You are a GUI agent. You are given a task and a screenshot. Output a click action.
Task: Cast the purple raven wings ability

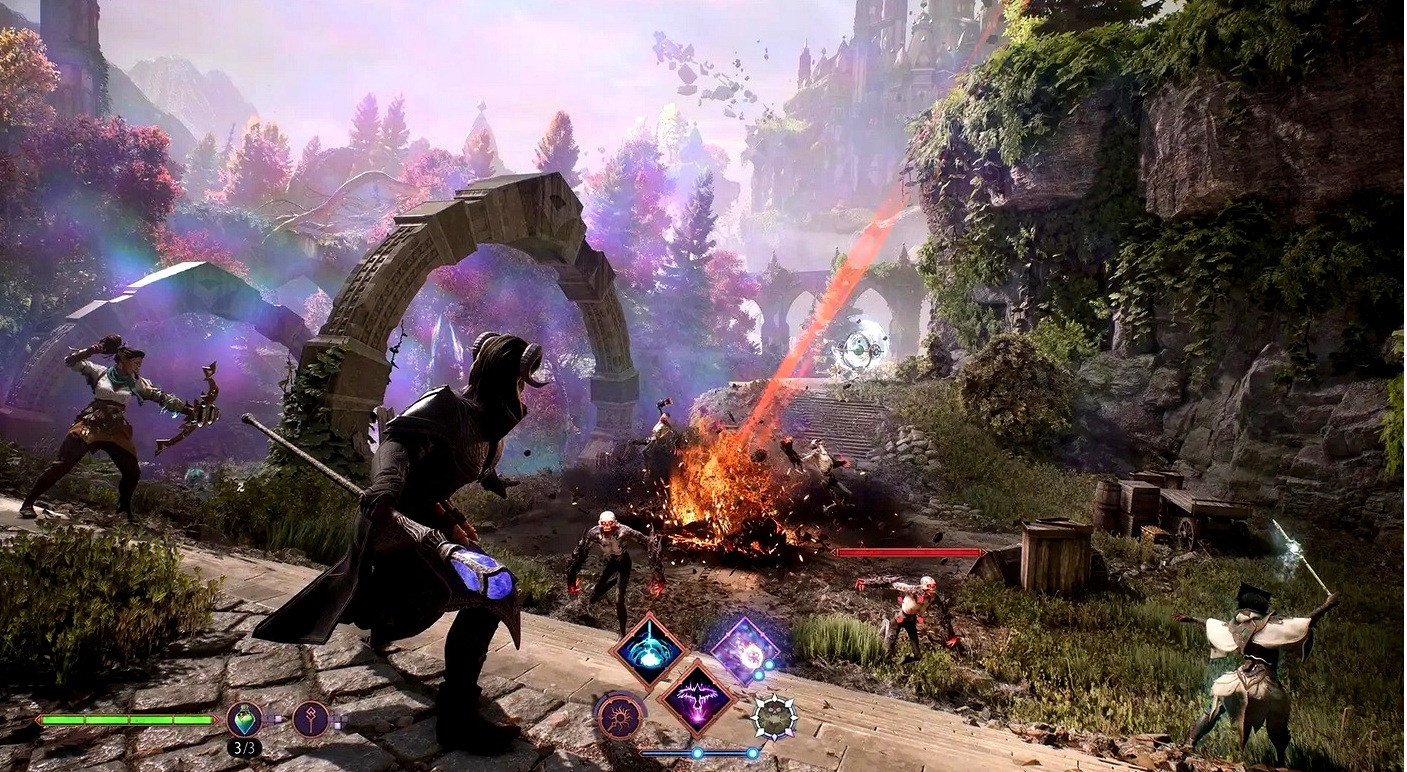[698, 697]
